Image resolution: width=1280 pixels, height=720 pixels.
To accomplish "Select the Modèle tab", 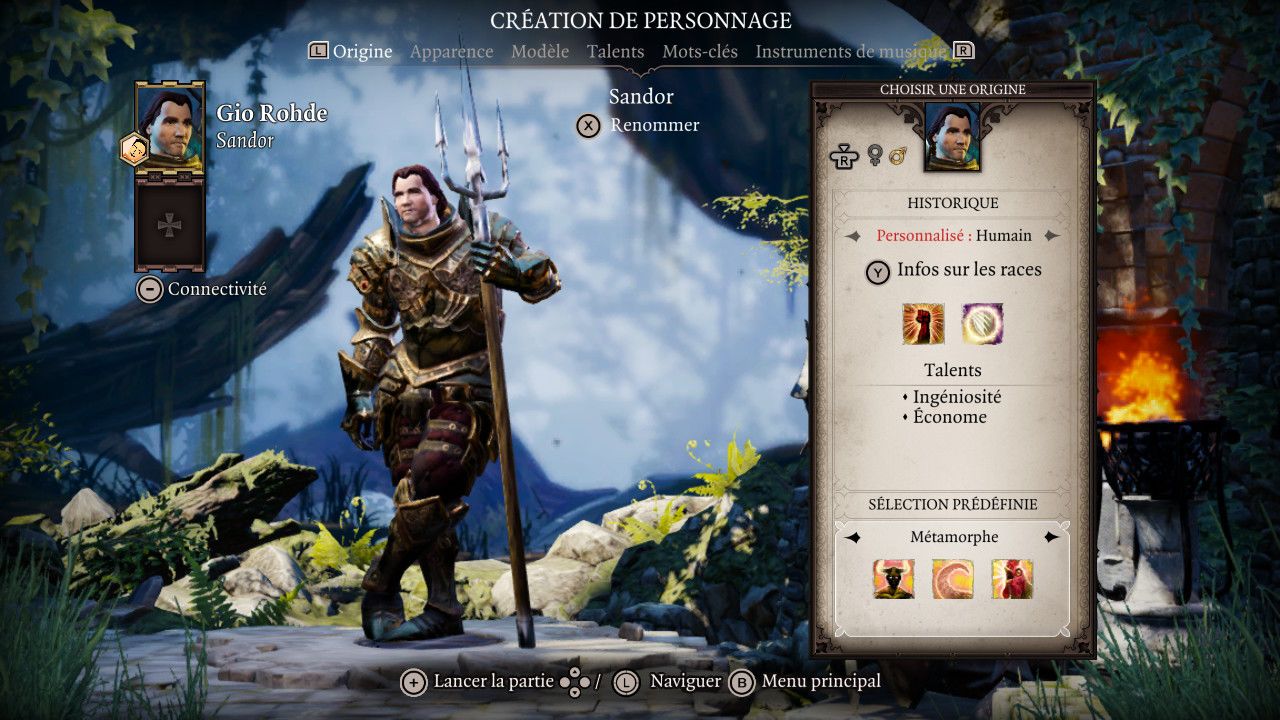I will click(x=540, y=51).
